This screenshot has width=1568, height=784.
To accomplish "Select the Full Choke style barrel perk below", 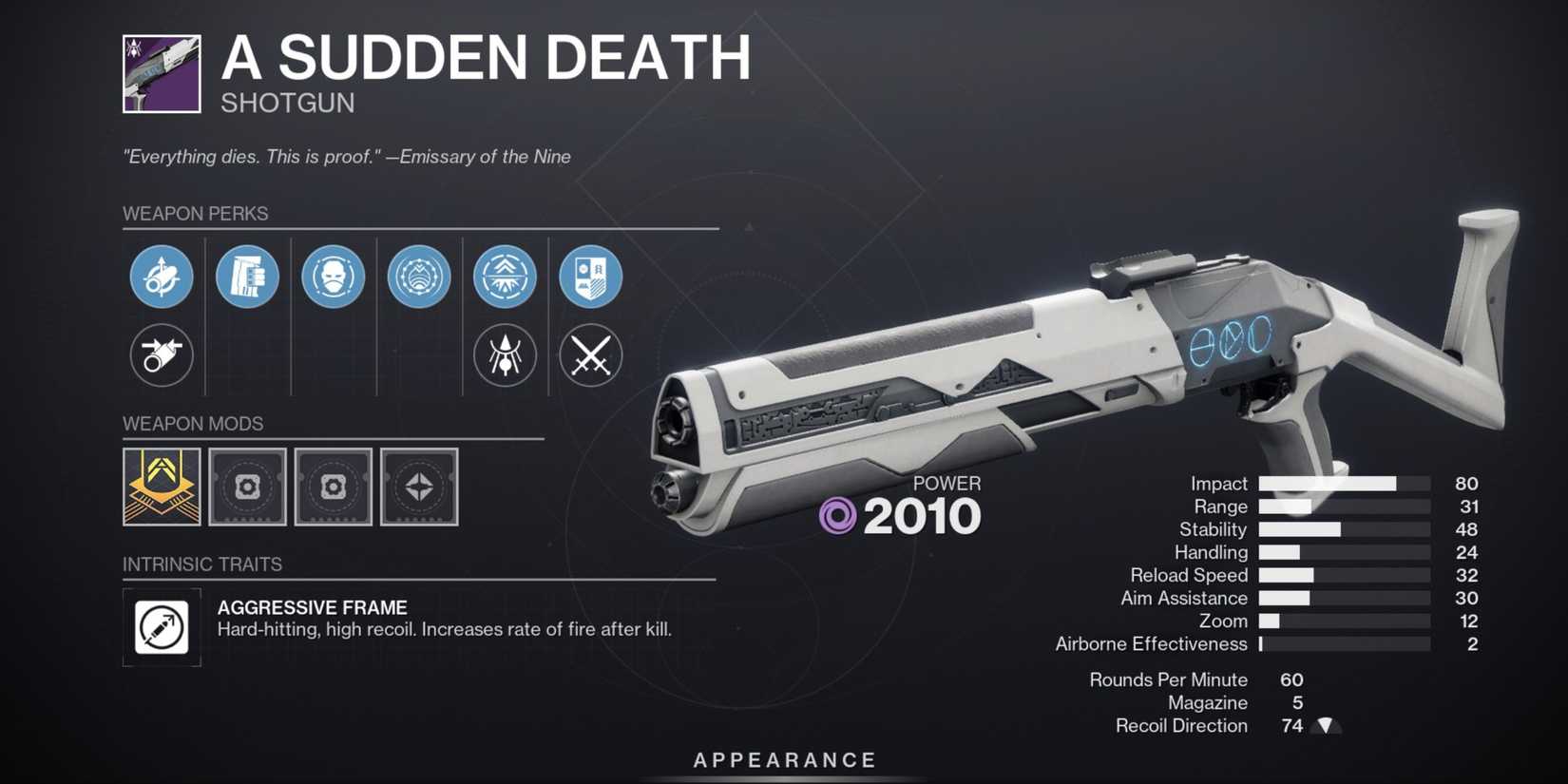I will click(x=162, y=356).
